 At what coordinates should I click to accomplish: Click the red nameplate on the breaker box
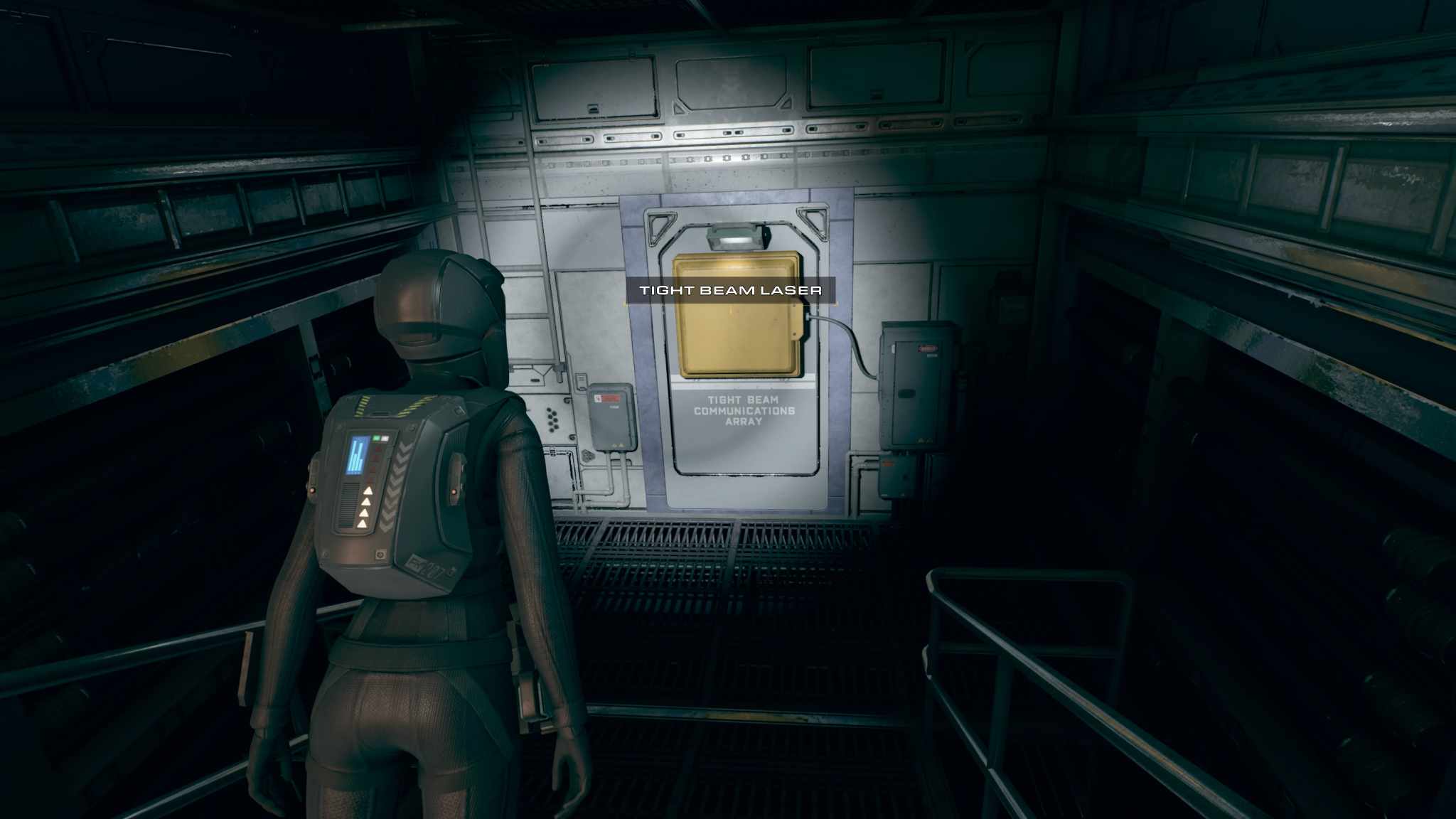click(x=927, y=348)
